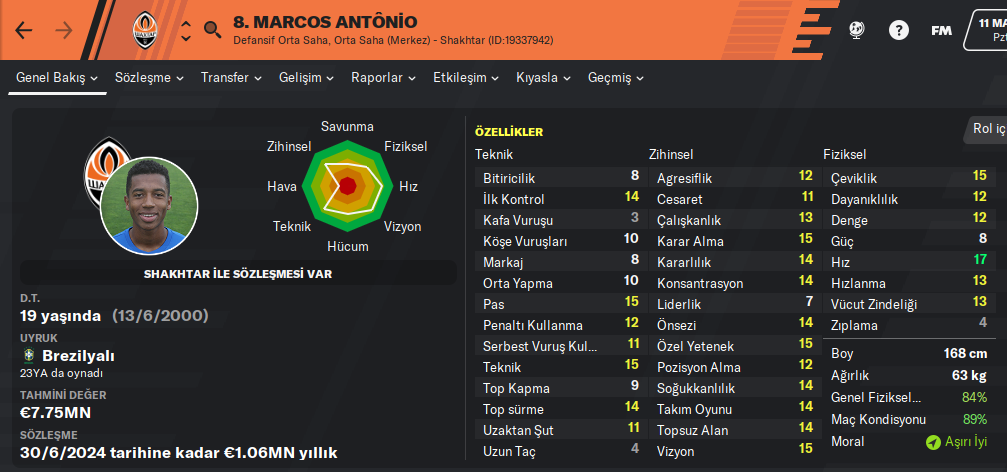Image resolution: width=1007 pixels, height=472 pixels.
Task: Click Marcos Antônio's portrait photo
Action: point(148,202)
